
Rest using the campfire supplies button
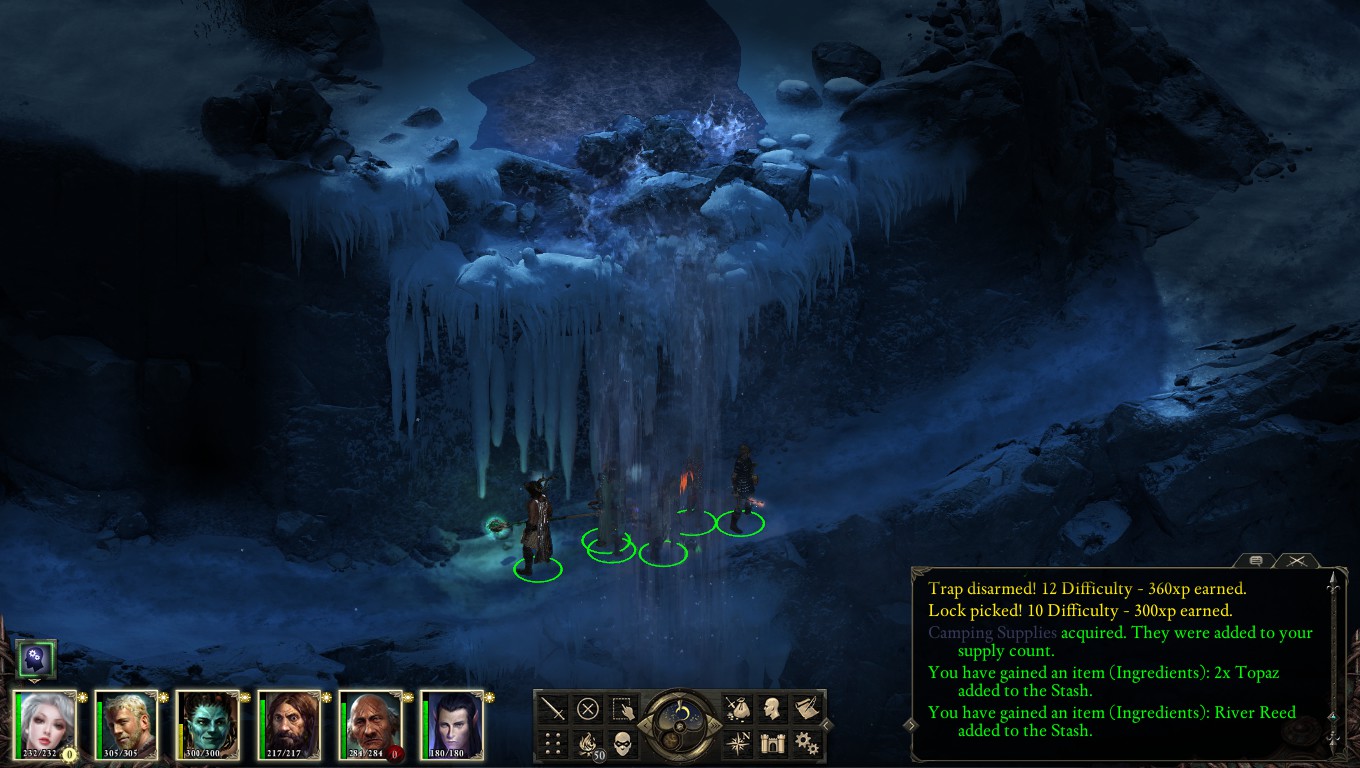point(588,743)
